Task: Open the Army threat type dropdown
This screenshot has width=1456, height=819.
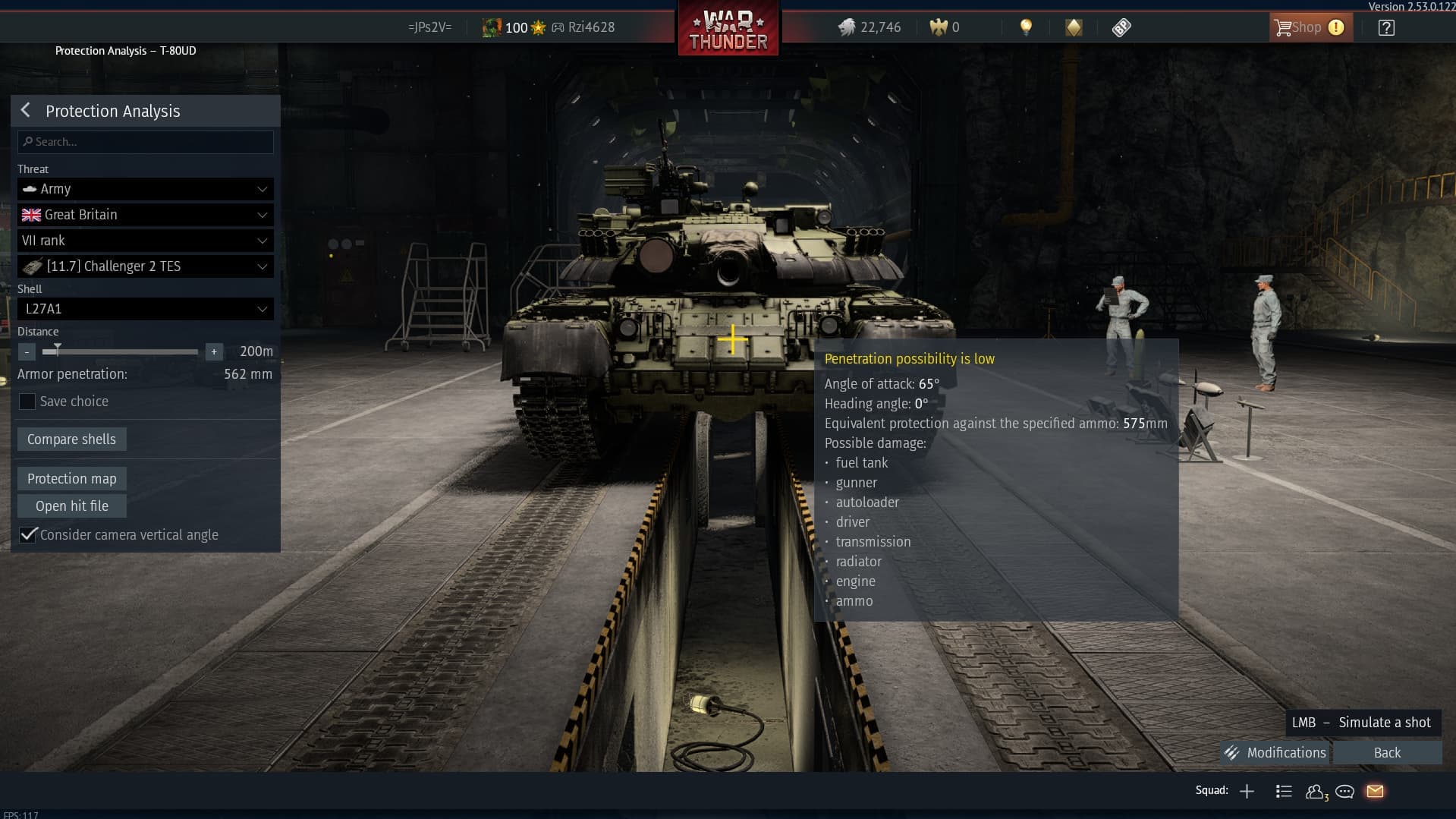Action: point(146,189)
